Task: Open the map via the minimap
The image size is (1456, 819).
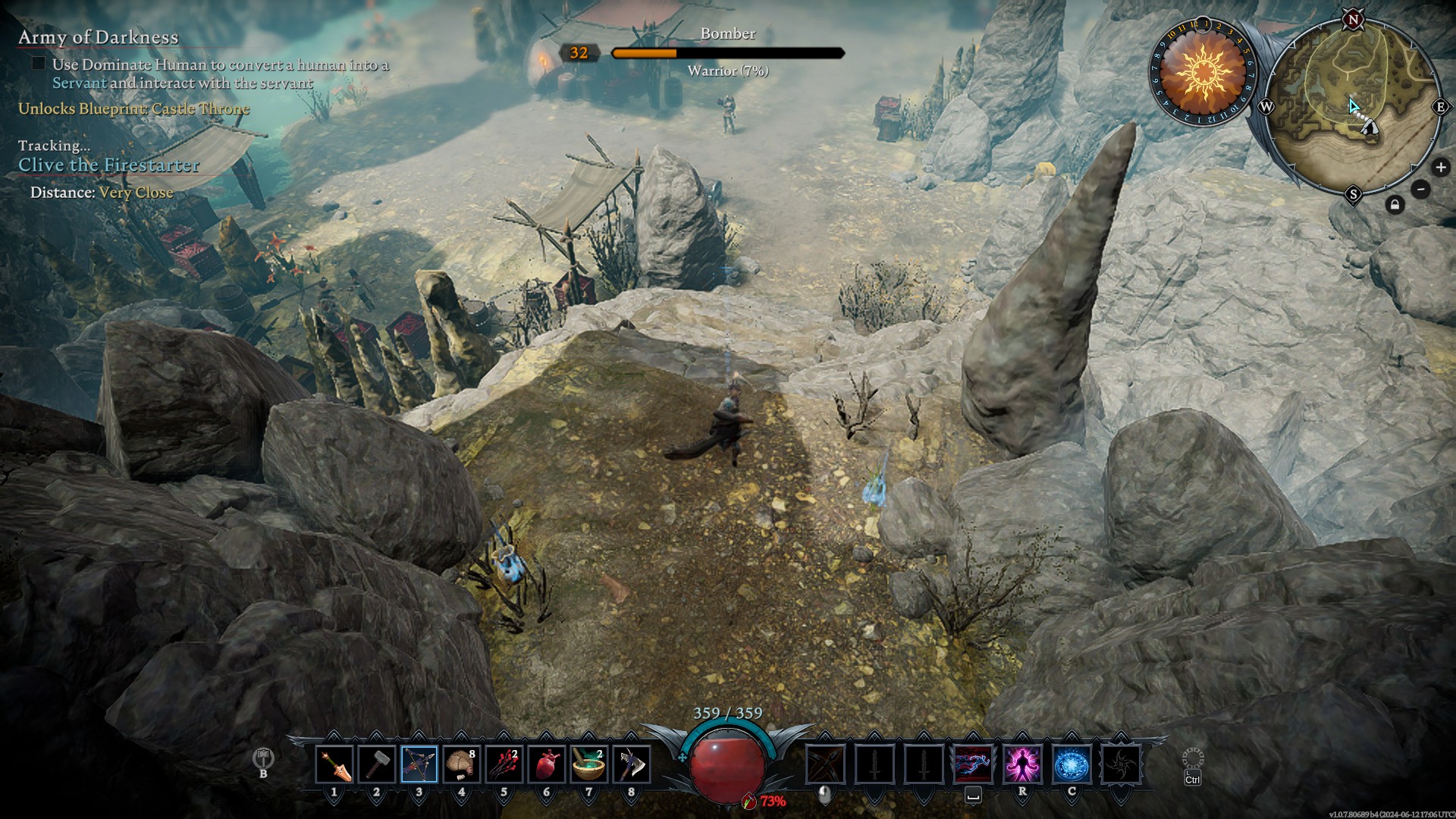Action: tap(1354, 106)
